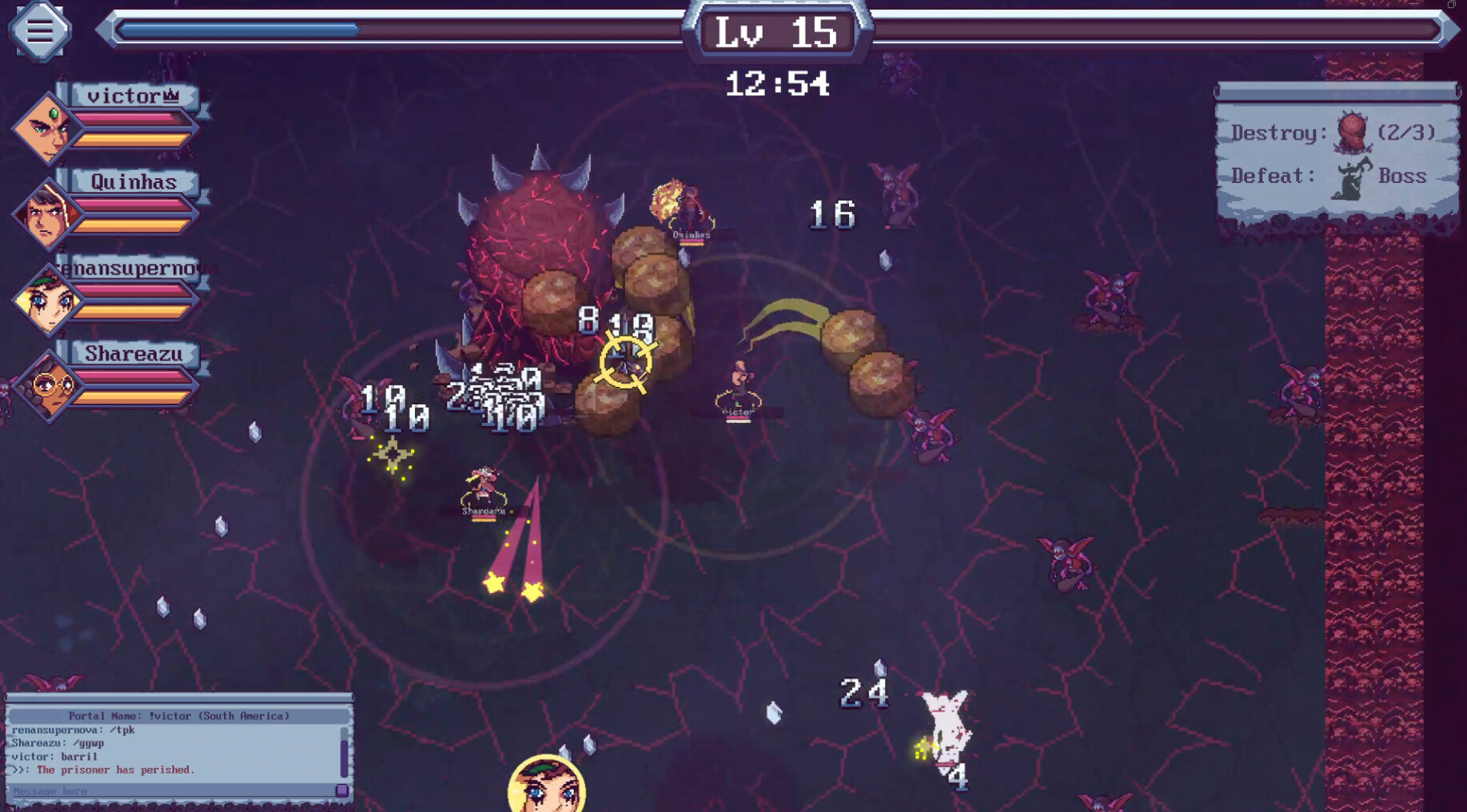Viewport: 1467px width, 812px height.
Task: Open the hamburger menu icon top-left
Action: pos(38,30)
